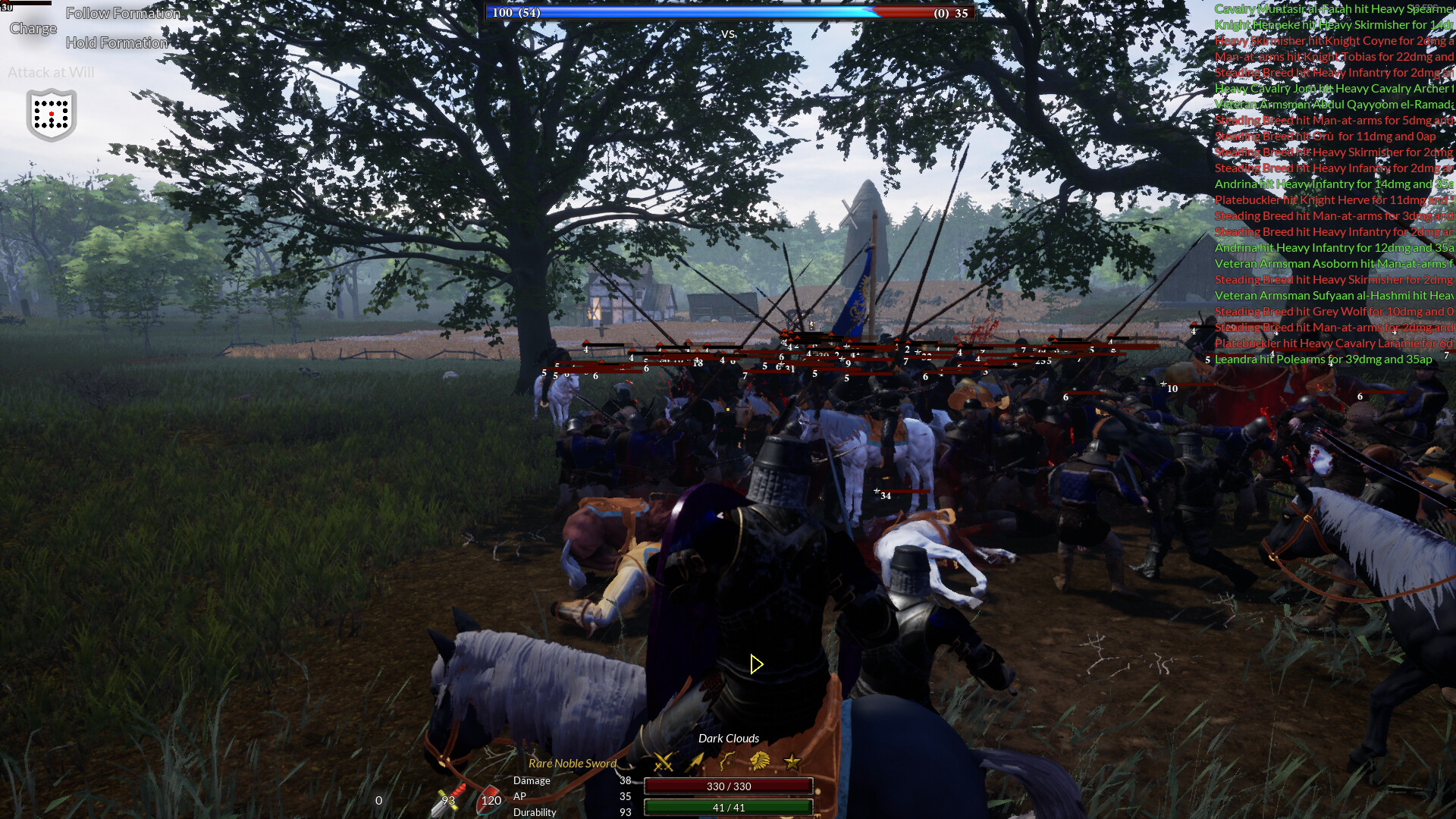This screenshot has width=1456, height=819.
Task: Click the lion head ability icon
Action: tap(759, 761)
